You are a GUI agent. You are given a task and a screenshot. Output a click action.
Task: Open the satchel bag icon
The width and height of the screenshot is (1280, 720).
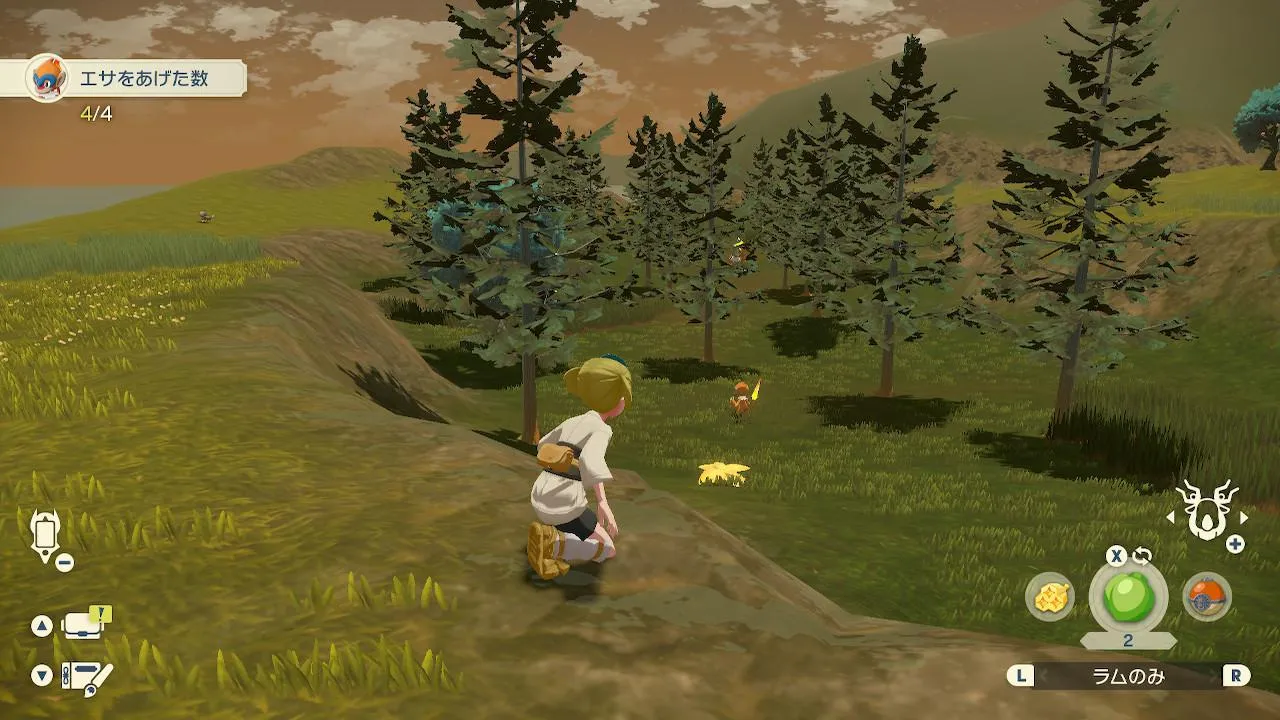point(86,625)
